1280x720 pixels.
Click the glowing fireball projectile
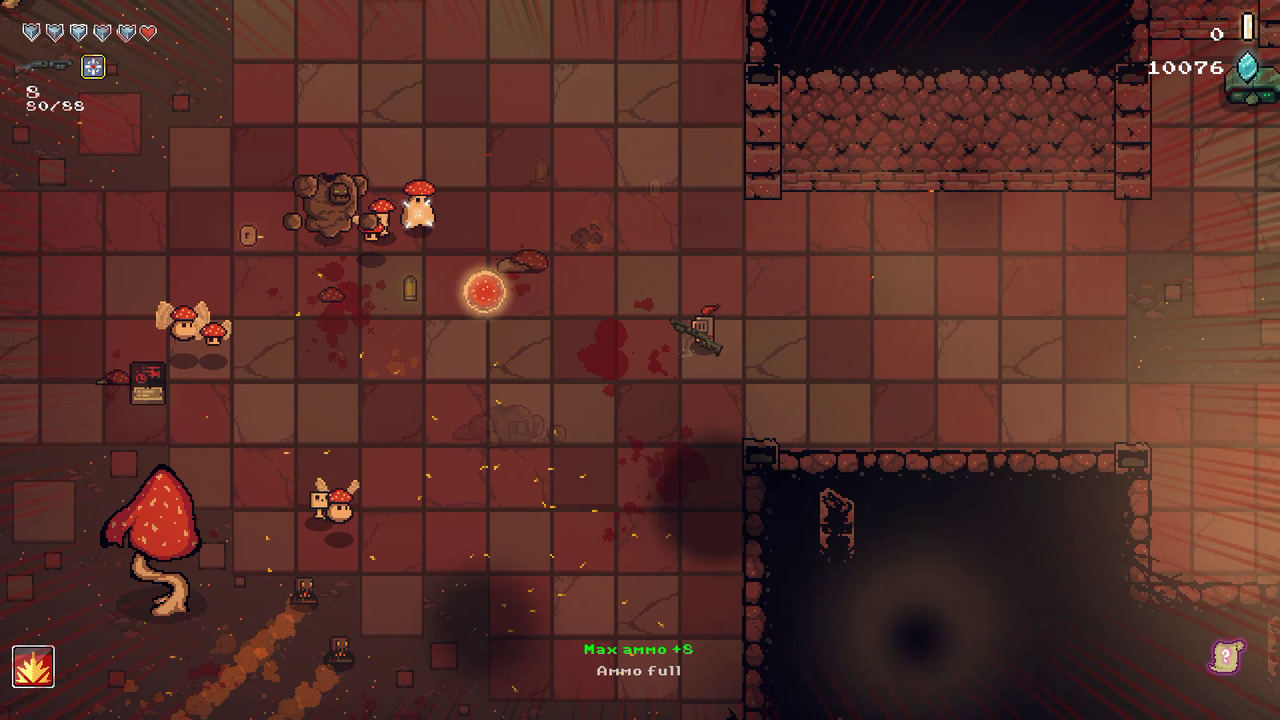[485, 290]
